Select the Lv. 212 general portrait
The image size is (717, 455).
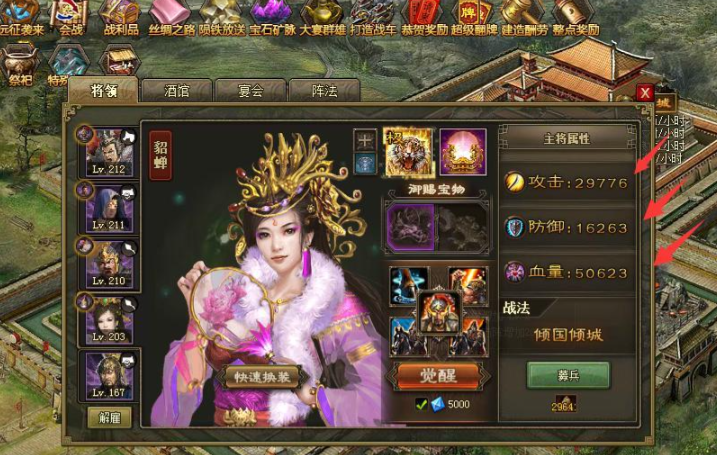(109, 152)
